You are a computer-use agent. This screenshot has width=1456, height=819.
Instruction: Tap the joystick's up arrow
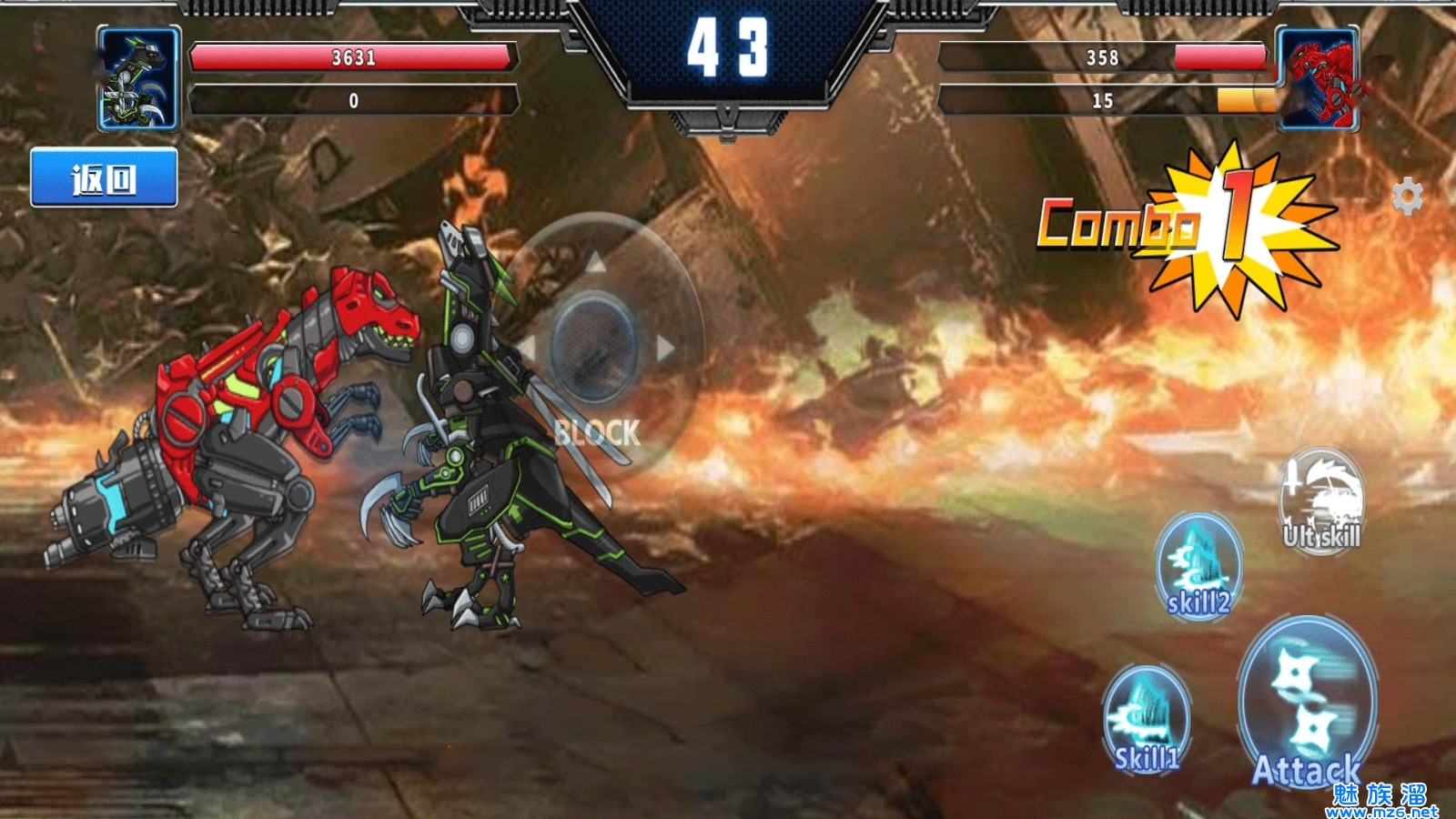click(595, 264)
